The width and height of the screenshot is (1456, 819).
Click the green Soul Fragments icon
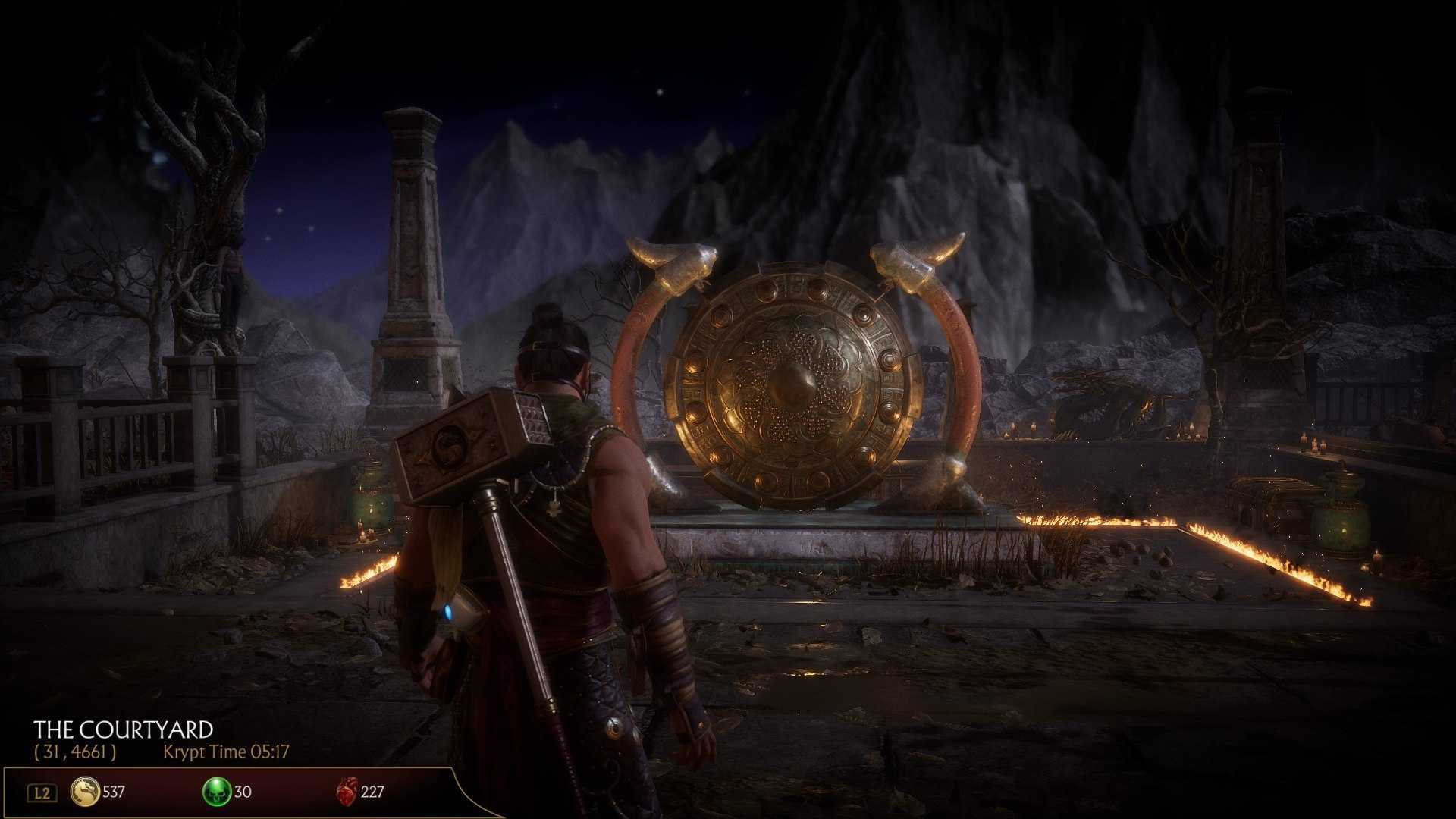pos(217,792)
